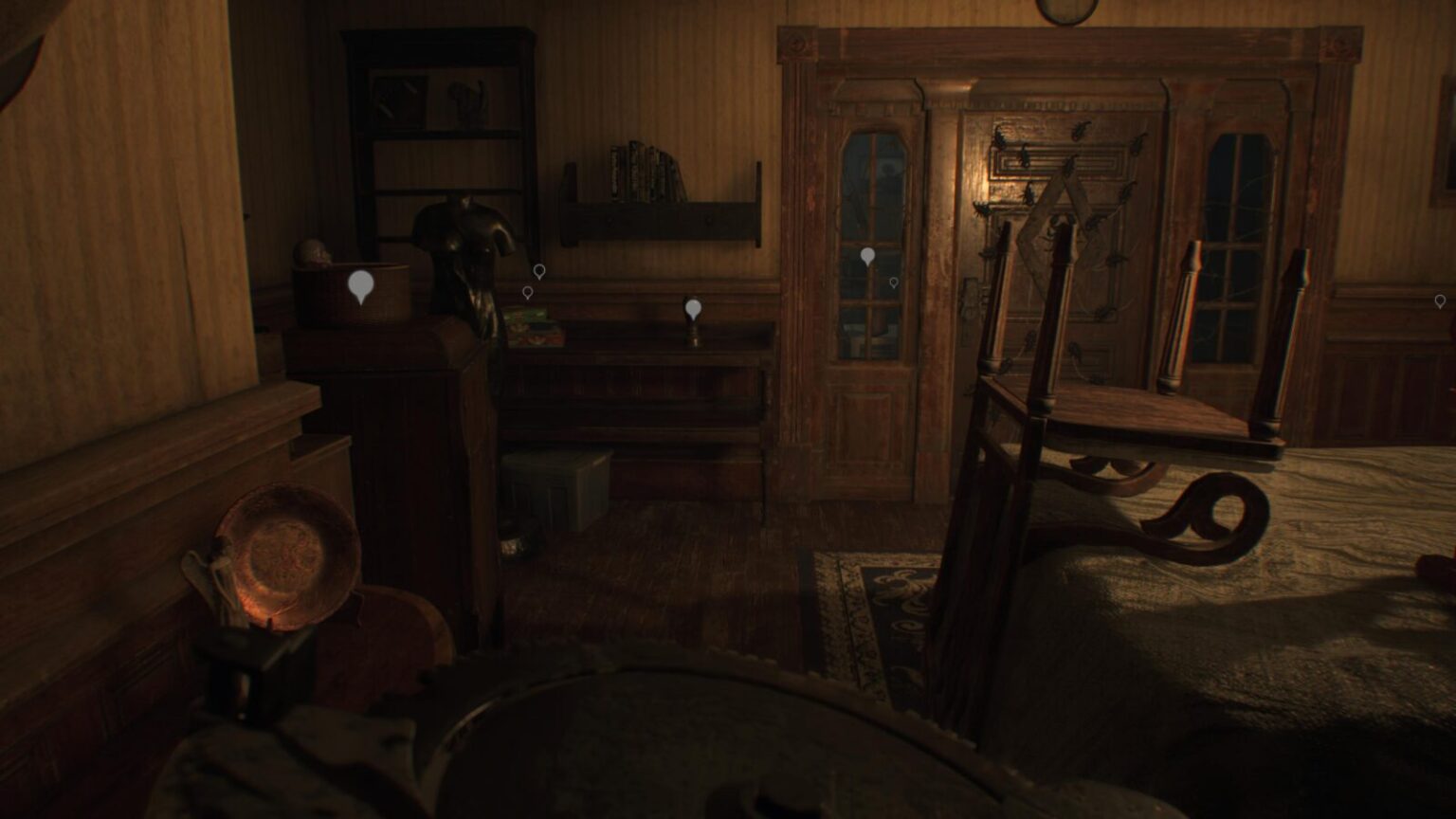
Task: Select the large marker over the wicker basket
Action: point(360,284)
